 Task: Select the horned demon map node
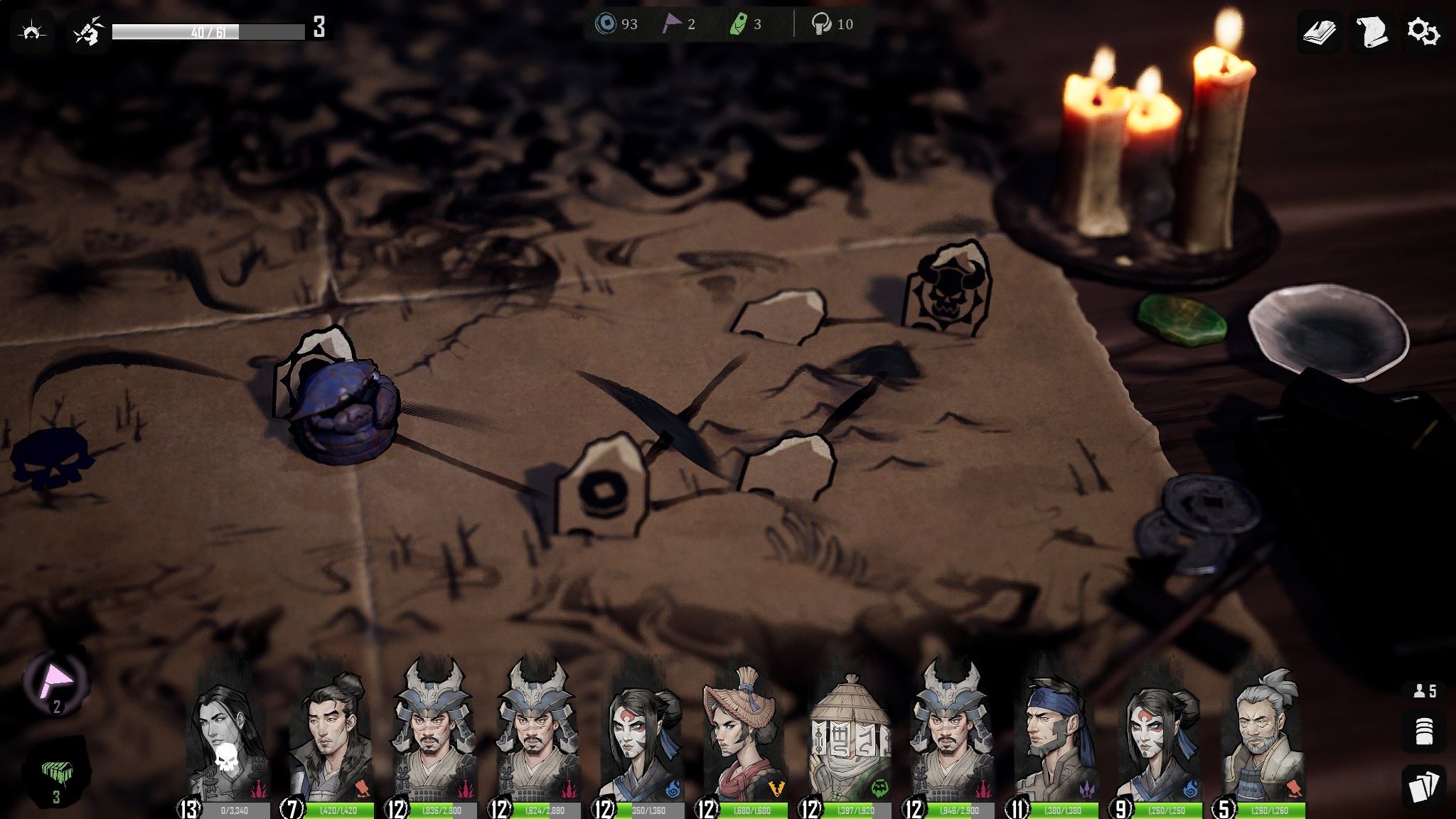pyautogui.click(x=946, y=290)
